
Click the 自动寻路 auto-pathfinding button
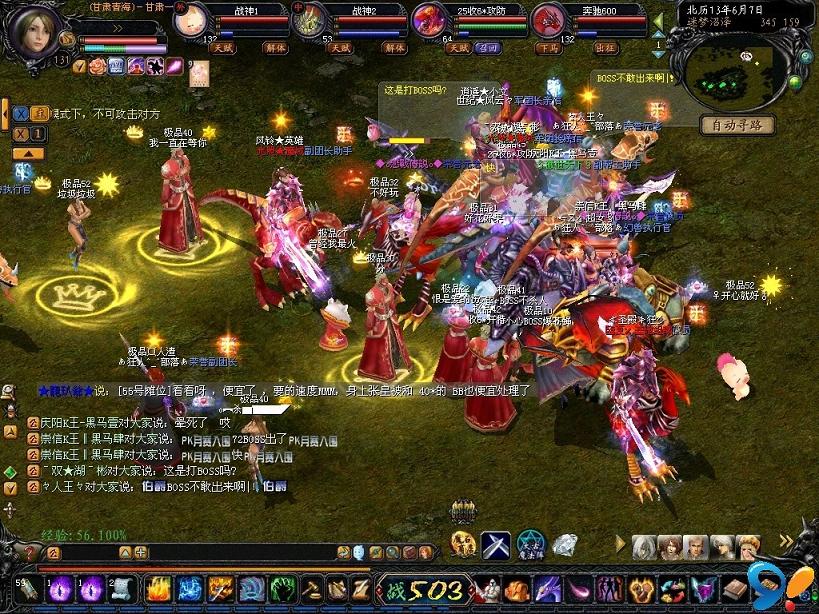click(737, 126)
